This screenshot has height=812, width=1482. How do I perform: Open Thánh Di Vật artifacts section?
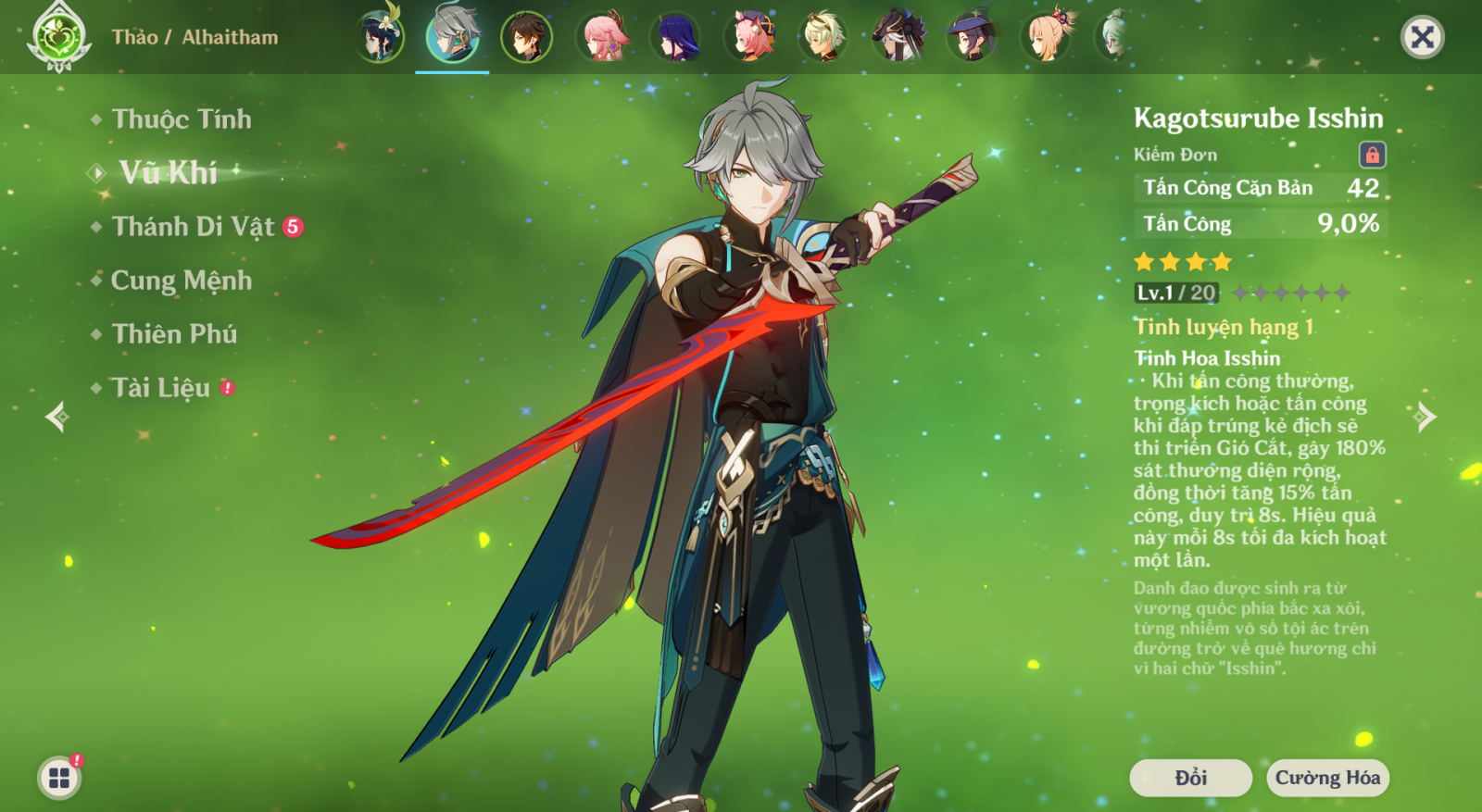pos(193,227)
